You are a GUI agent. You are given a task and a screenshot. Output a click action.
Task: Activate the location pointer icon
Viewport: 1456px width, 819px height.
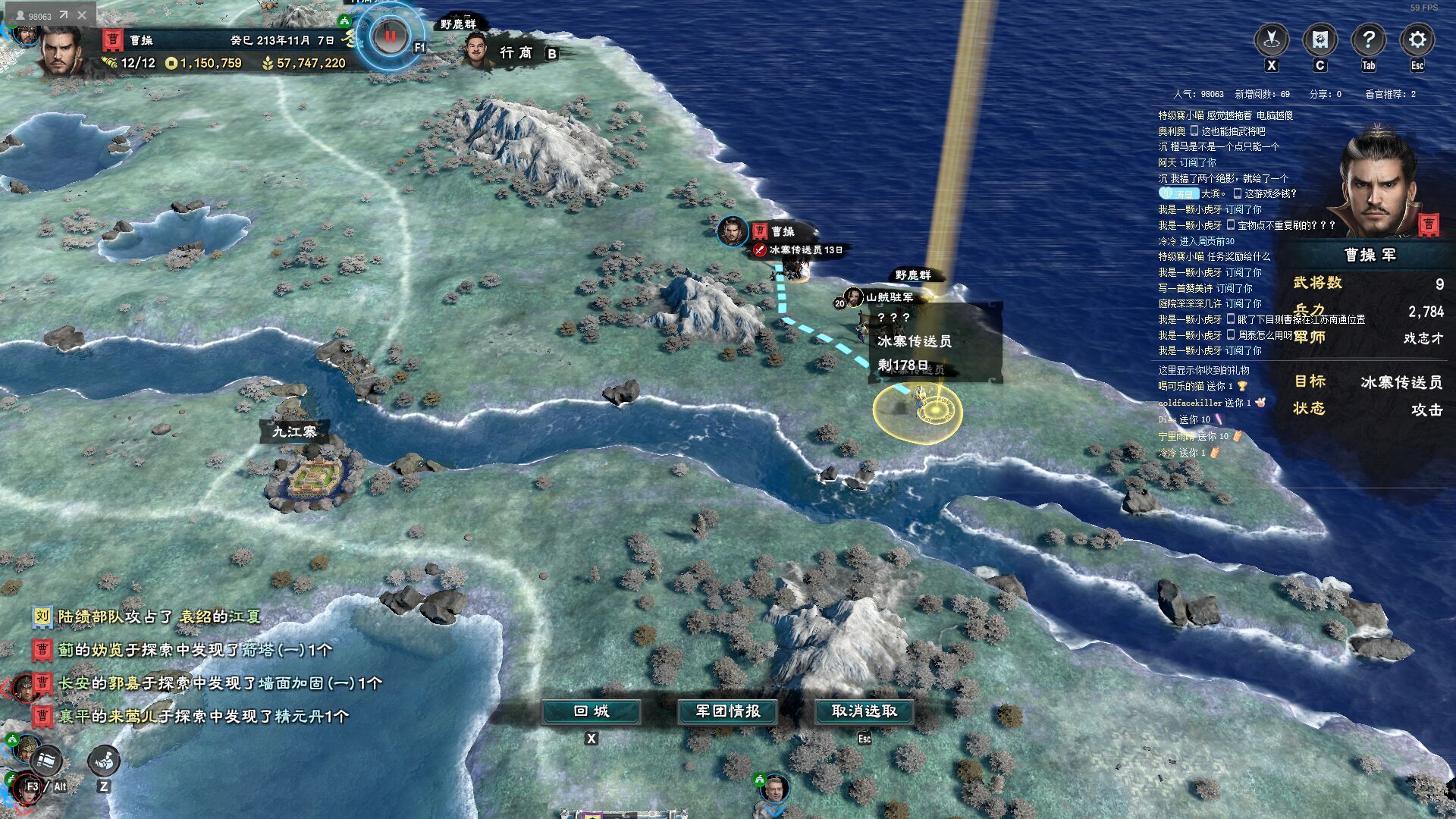click(1272, 39)
